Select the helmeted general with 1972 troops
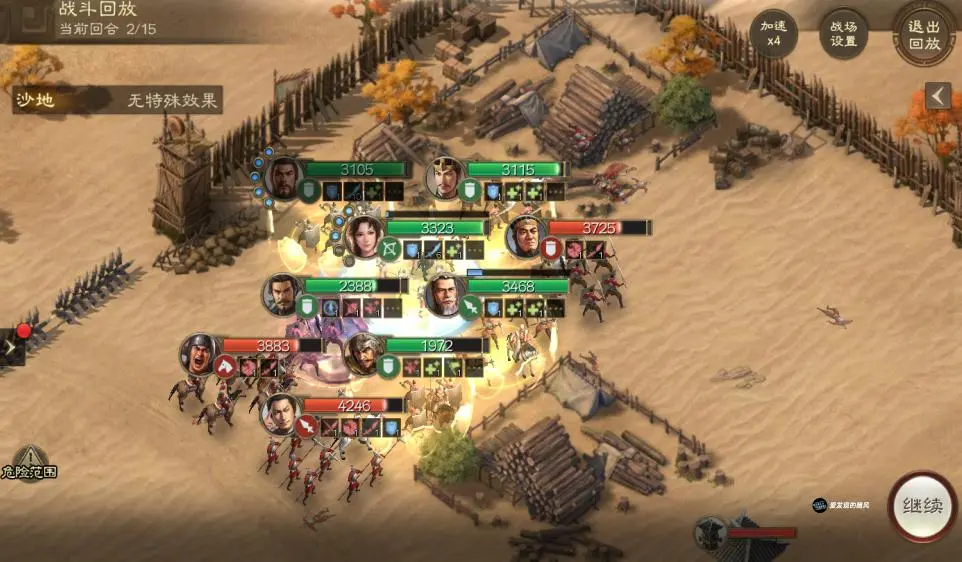Viewport: 962px width, 562px height. coord(364,353)
